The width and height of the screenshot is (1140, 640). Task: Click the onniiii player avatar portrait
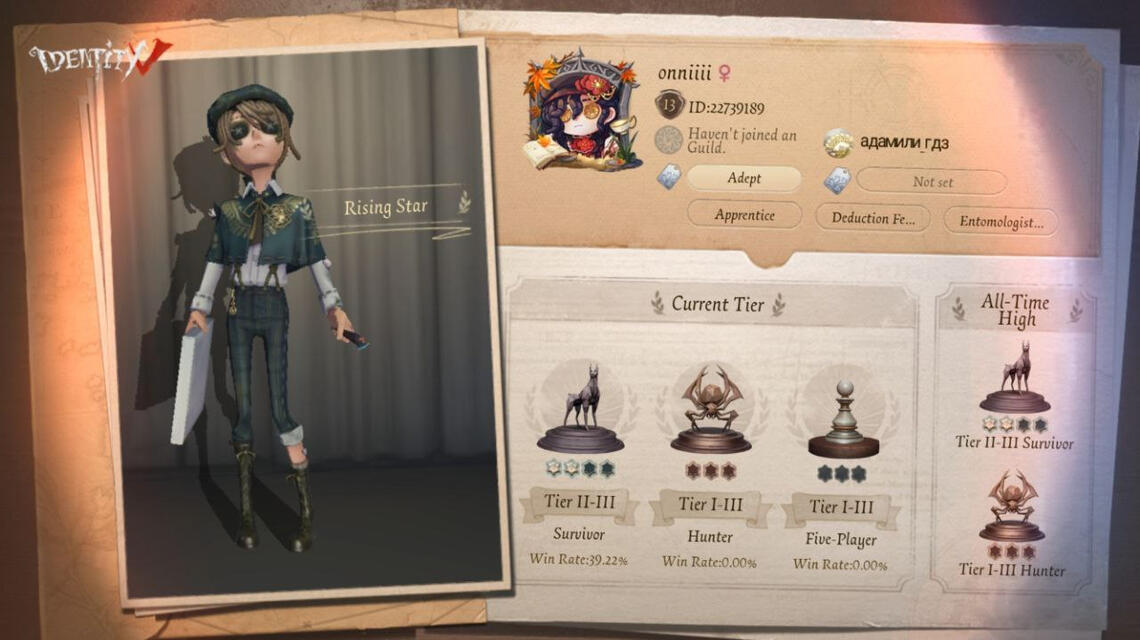pyautogui.click(x=581, y=112)
